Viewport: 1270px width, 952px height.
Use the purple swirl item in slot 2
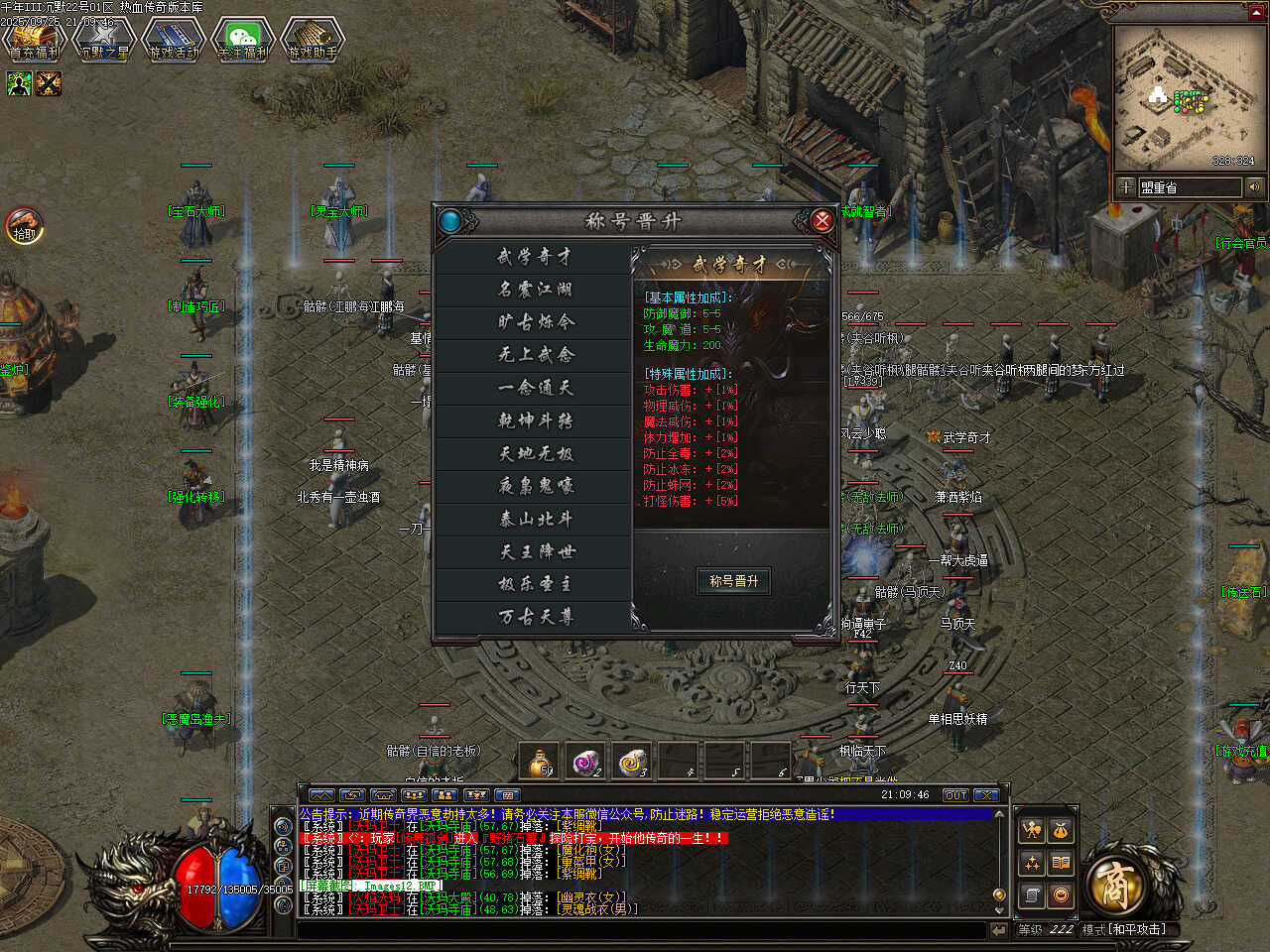586,762
